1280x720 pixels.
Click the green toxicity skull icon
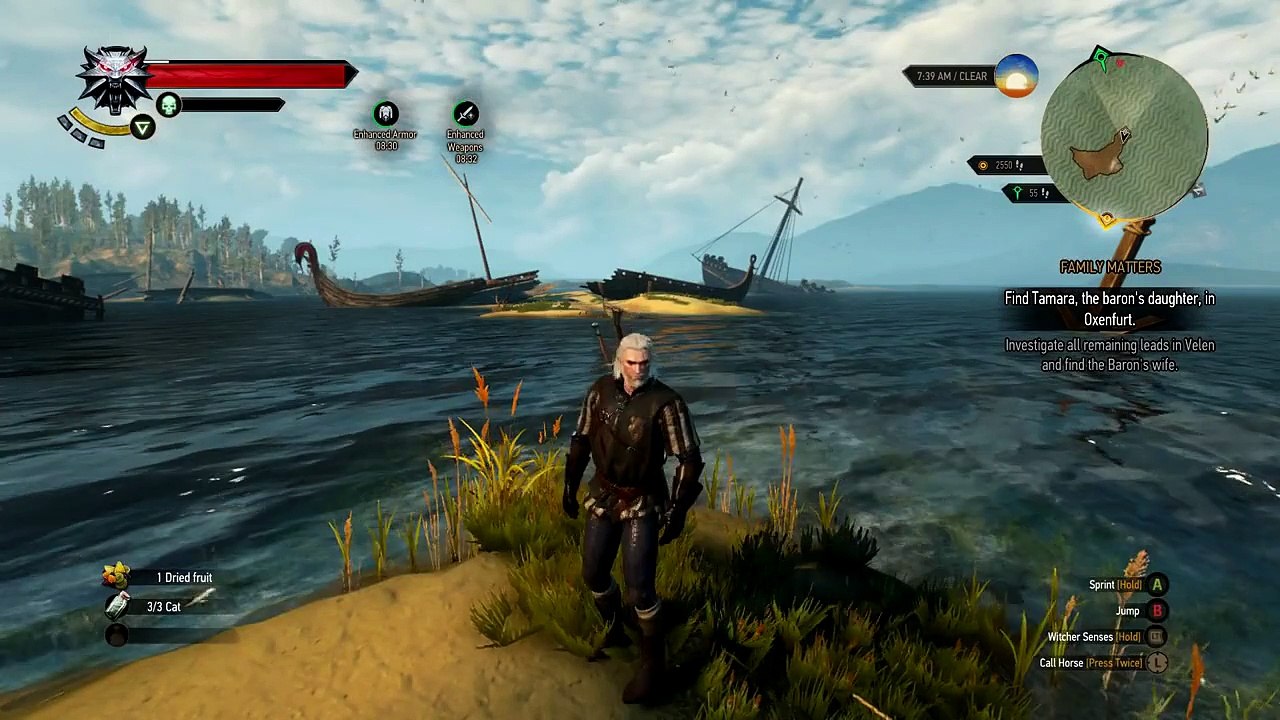coord(168,104)
